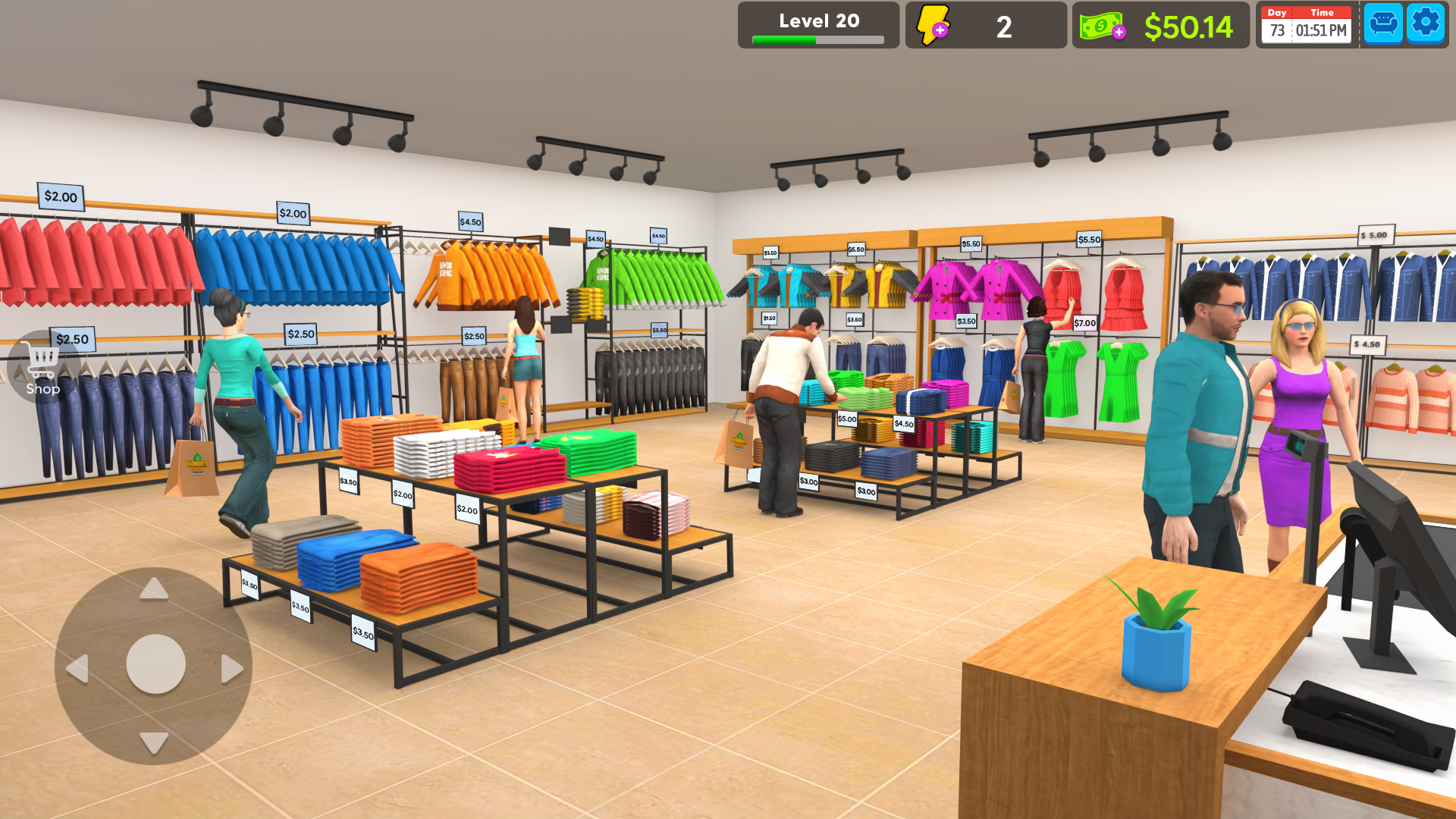
Task: Click the Level 20 badge
Action: pos(817,20)
